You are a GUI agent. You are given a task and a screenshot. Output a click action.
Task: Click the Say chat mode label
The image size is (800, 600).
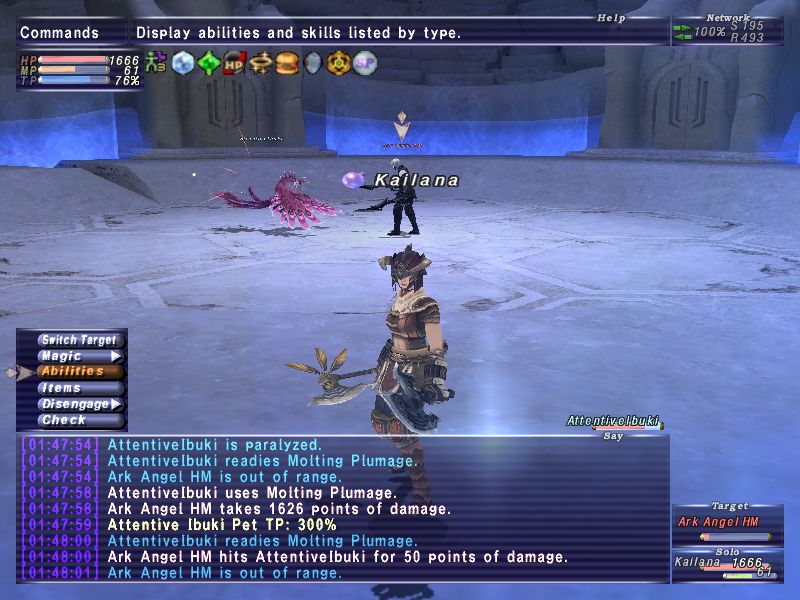coord(614,435)
